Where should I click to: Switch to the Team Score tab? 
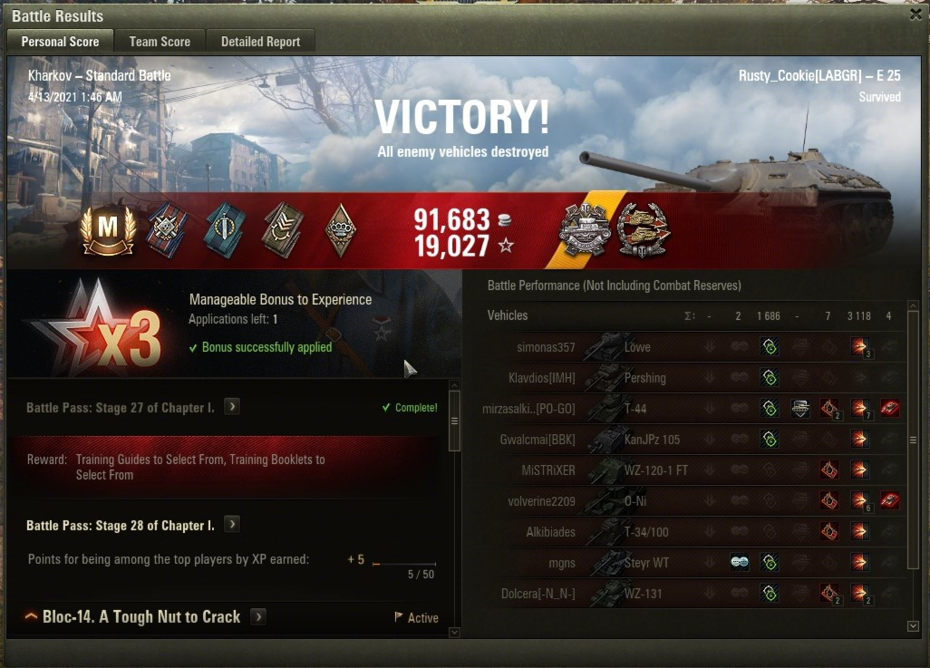click(x=159, y=41)
